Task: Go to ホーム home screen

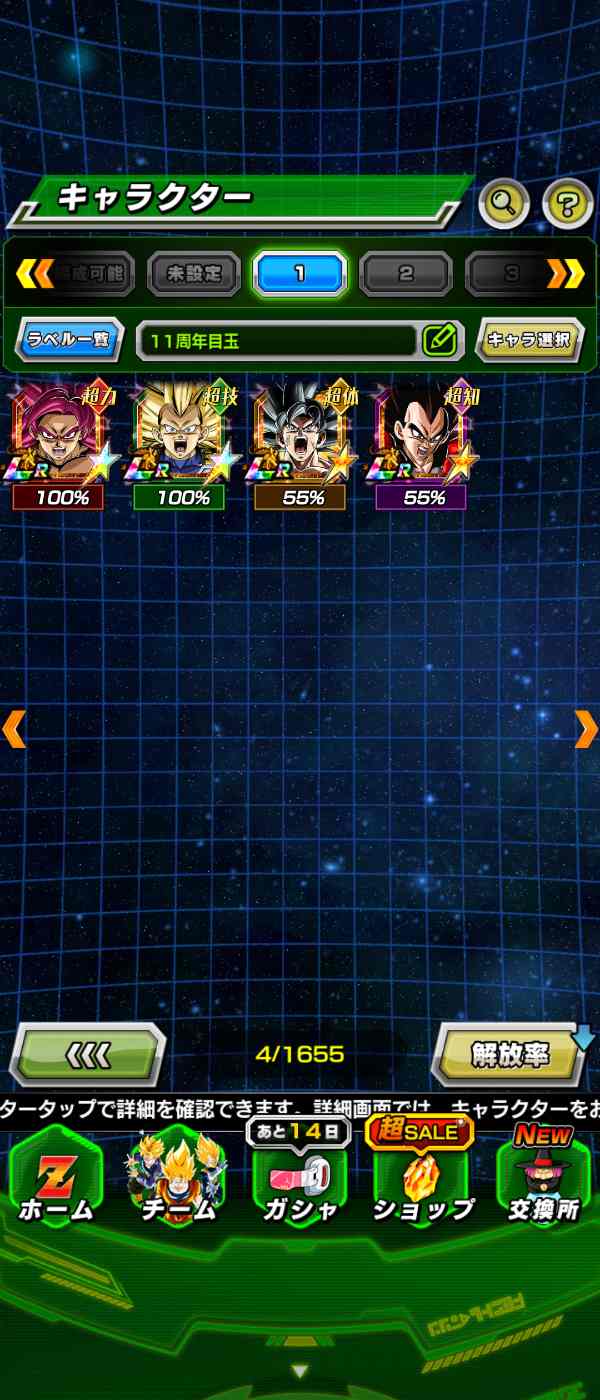Action: (x=57, y=1180)
